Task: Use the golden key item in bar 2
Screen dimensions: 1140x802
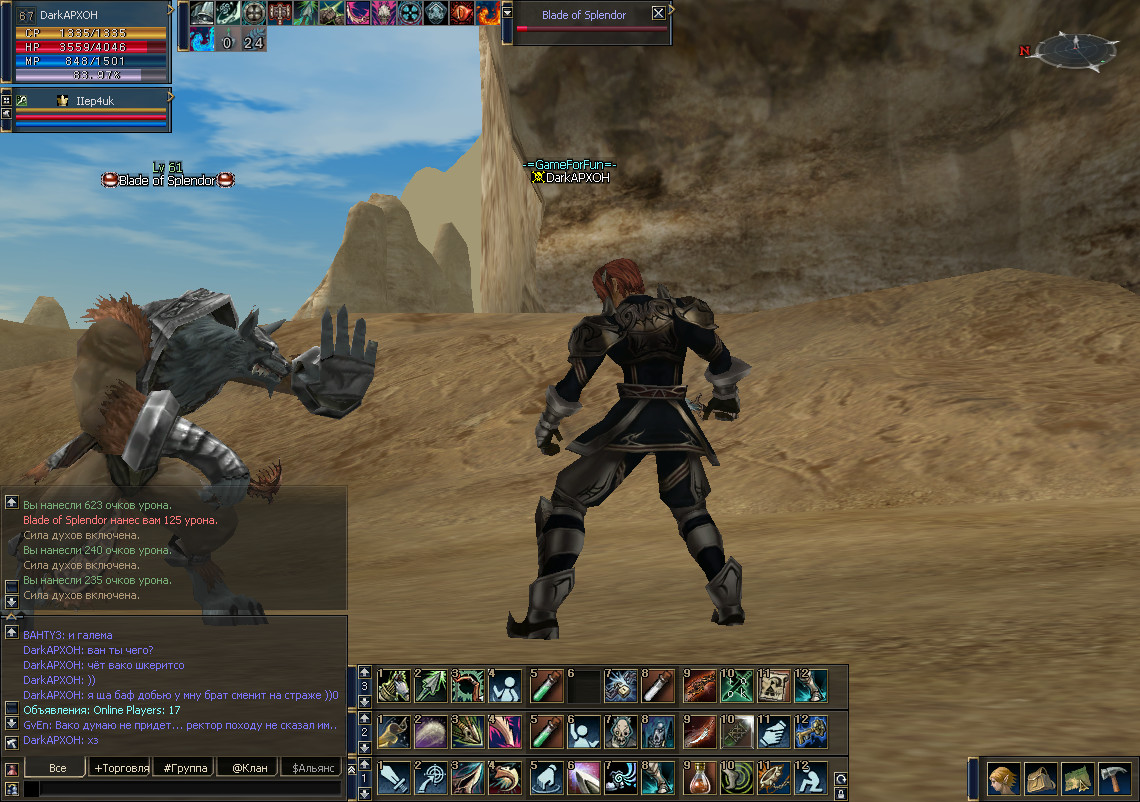Action: (811, 732)
